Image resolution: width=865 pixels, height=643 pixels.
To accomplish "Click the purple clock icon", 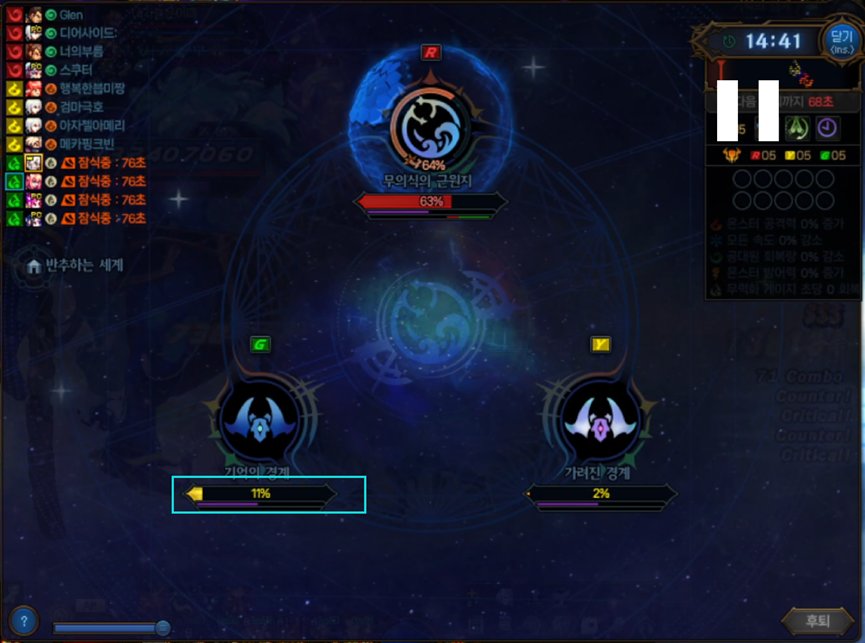I will (x=827, y=128).
